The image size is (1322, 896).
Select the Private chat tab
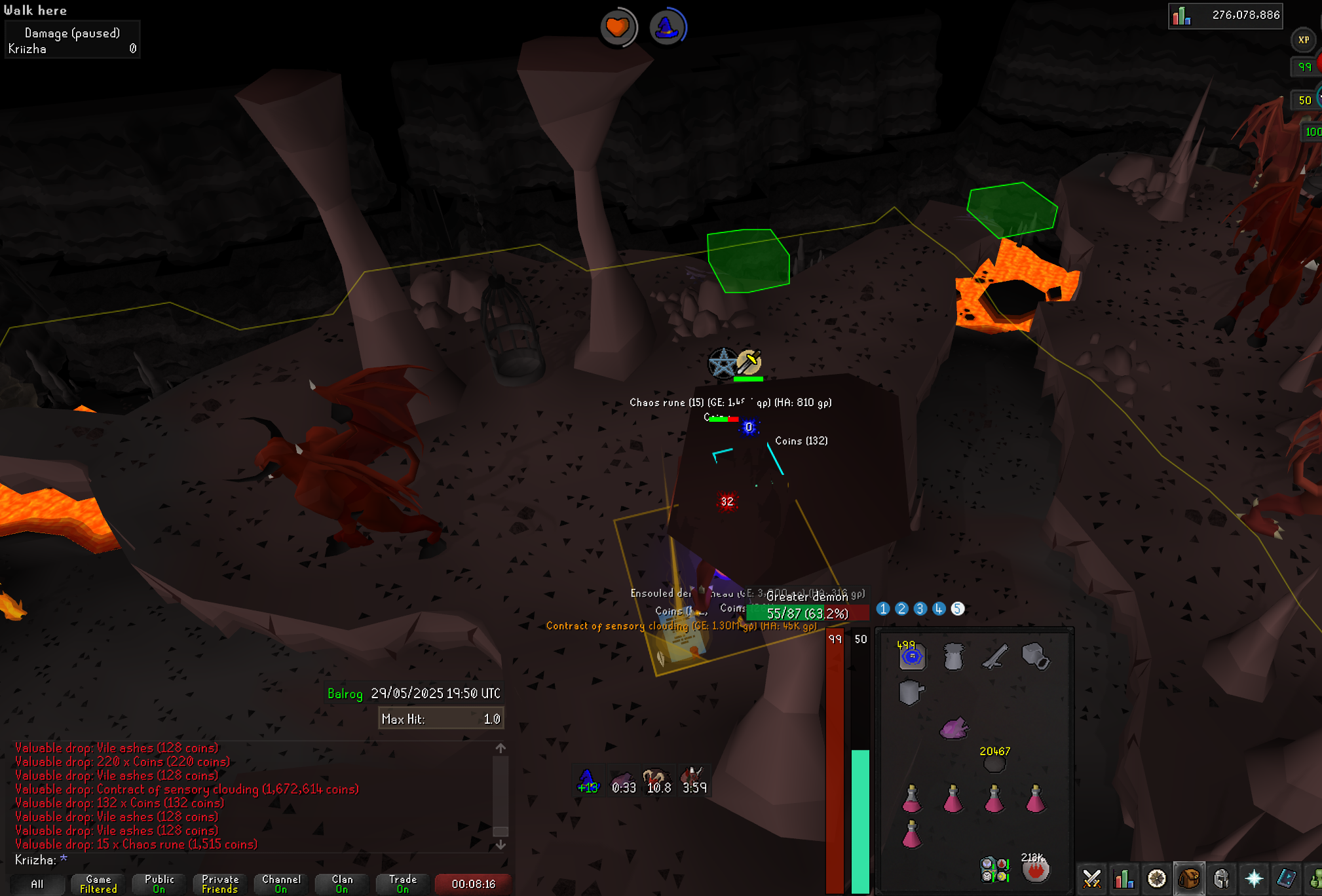point(220,884)
